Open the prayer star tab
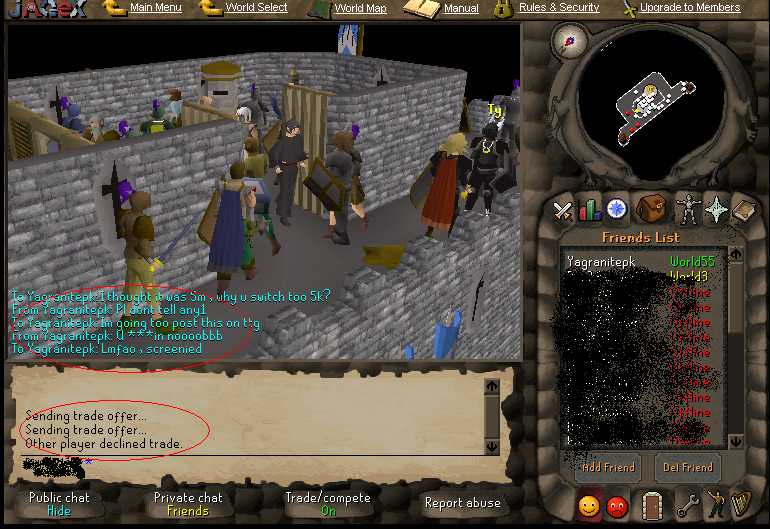This screenshot has height=529, width=770. pyautogui.click(x=717, y=209)
